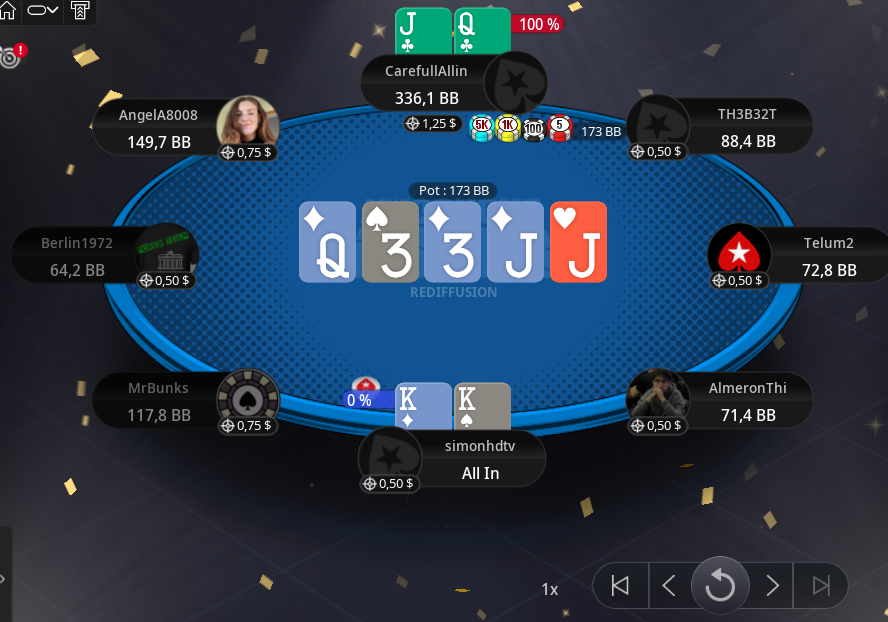Screen dimensions: 888x622
Task: Step back one action in replay
Action: 670,586
